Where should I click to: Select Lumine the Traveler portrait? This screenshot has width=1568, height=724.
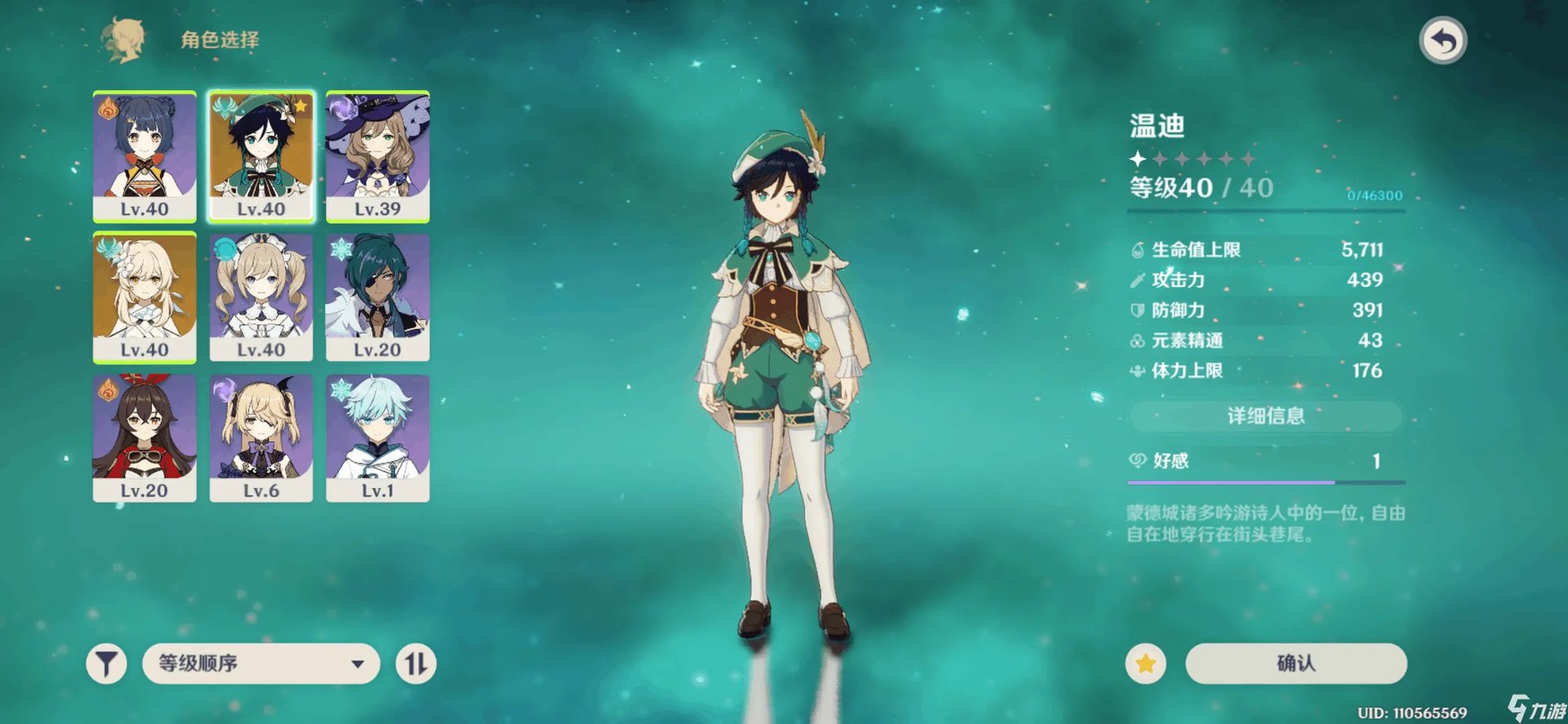[x=145, y=297]
